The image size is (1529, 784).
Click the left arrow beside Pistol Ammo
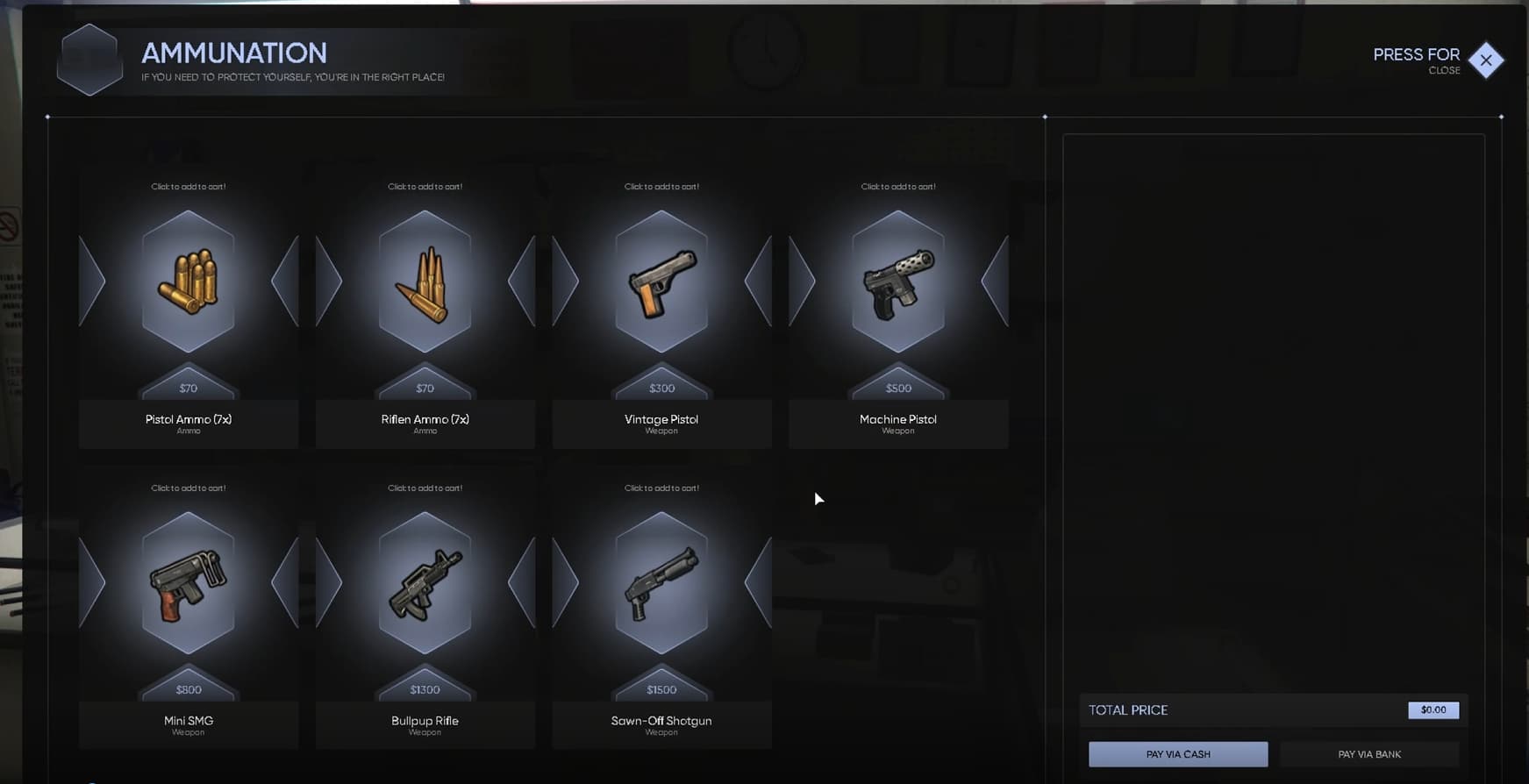click(x=92, y=281)
